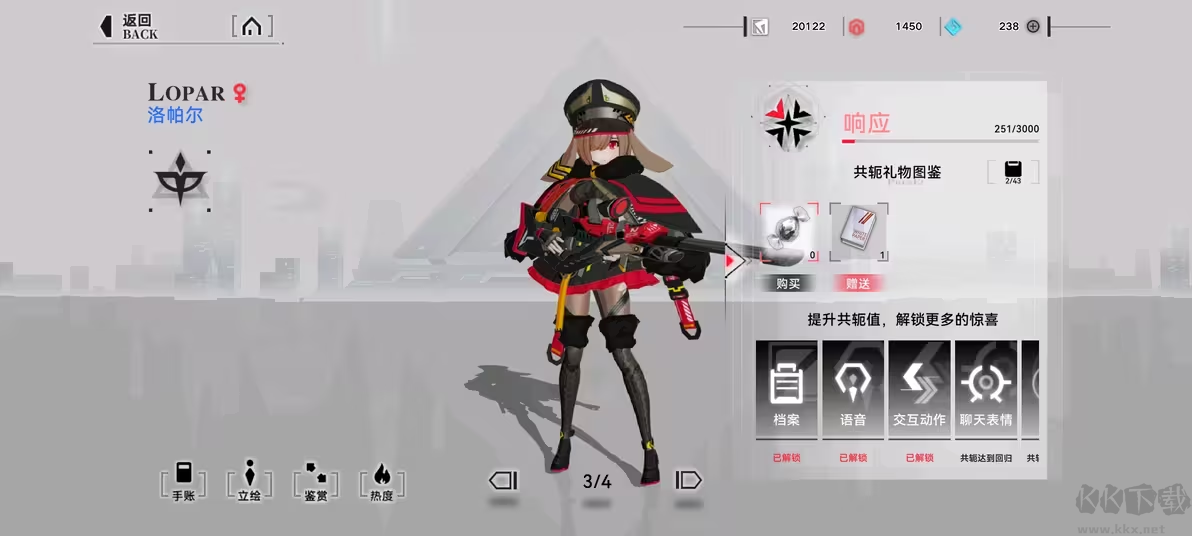Open the 聊天表情 chat emoji tile
The height and width of the screenshot is (536, 1192).
click(x=986, y=390)
